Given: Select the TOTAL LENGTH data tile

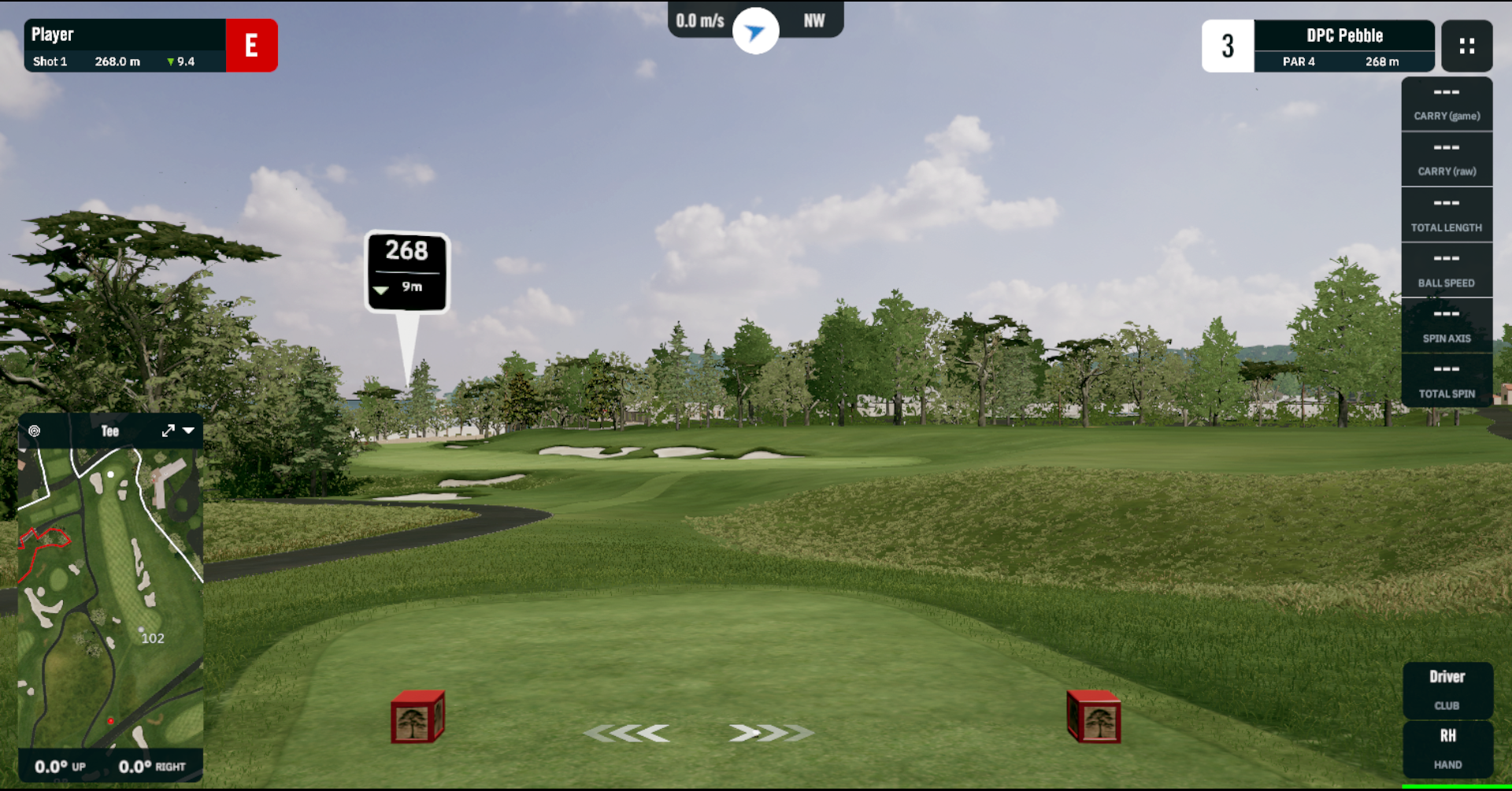Looking at the screenshot, I should click(x=1447, y=215).
